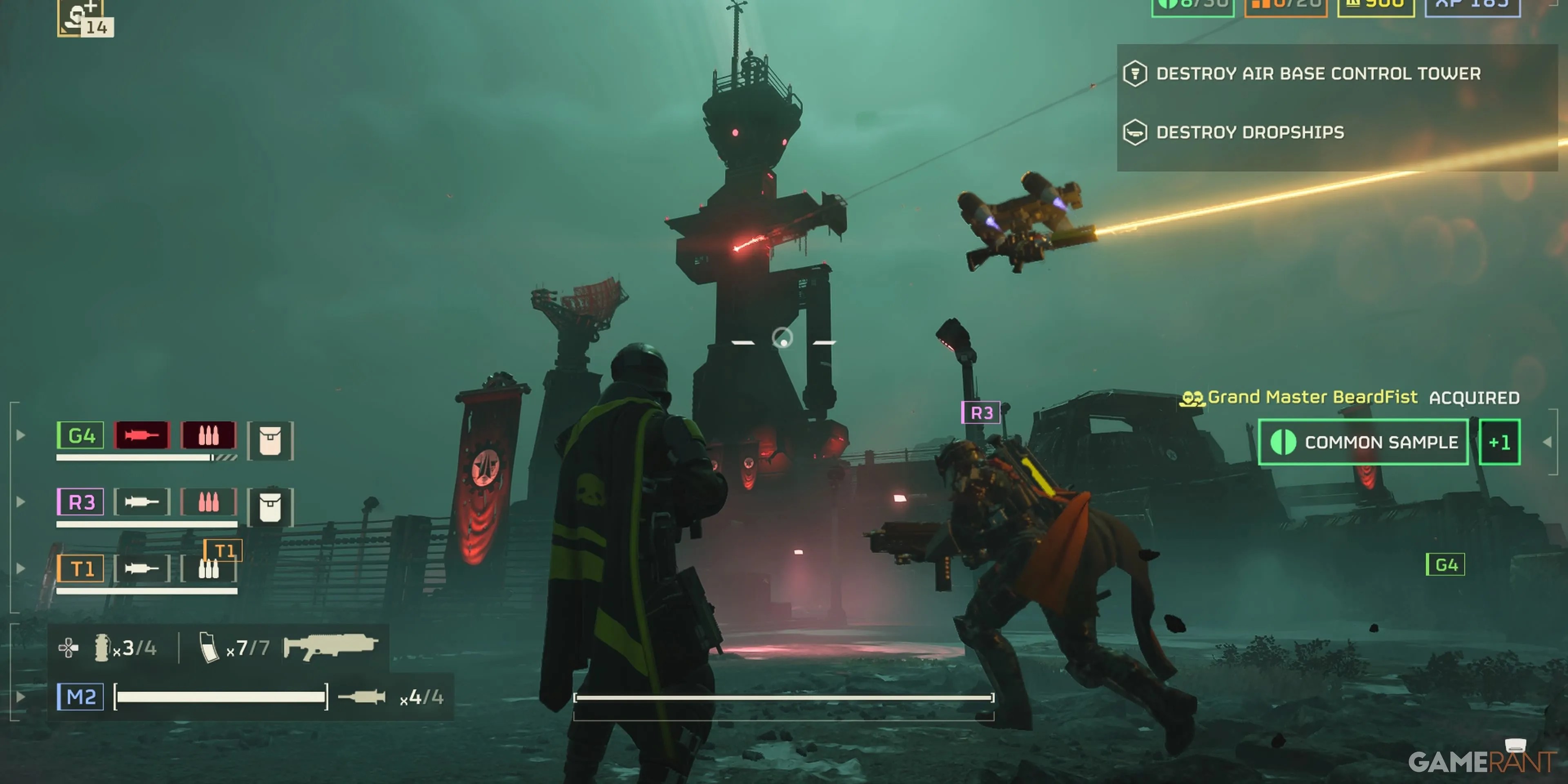Image resolution: width=1568 pixels, height=784 pixels.
Task: Click the Common Sample pickup notification
Action: [x=1363, y=442]
